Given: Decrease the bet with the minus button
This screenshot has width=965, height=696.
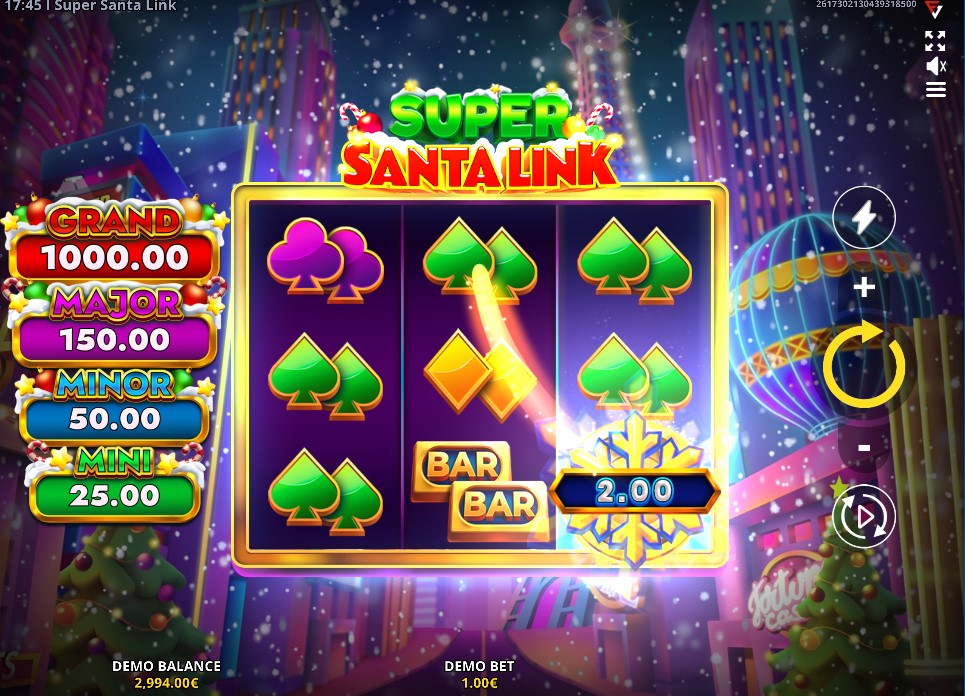Looking at the screenshot, I should point(864,447).
